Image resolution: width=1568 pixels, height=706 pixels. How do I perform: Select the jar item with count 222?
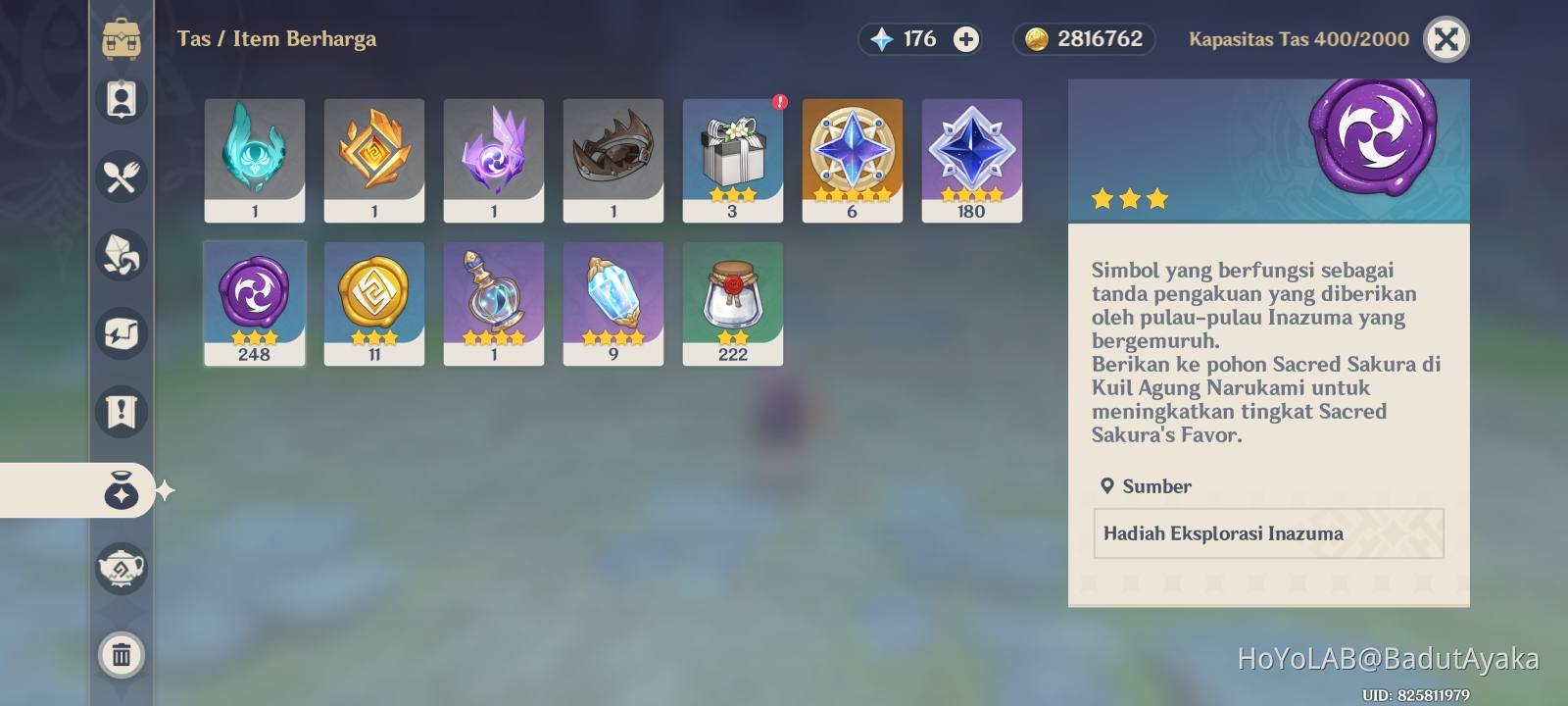pos(733,302)
